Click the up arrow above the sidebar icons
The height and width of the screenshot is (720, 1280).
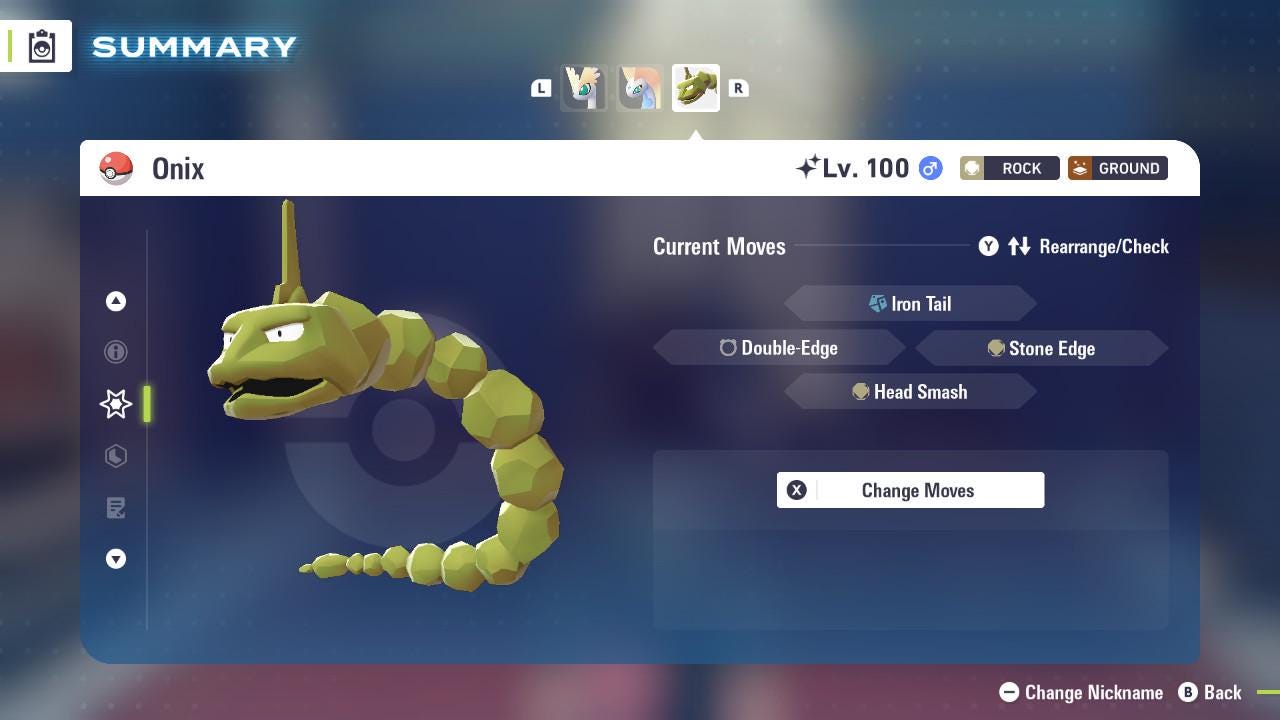(116, 301)
